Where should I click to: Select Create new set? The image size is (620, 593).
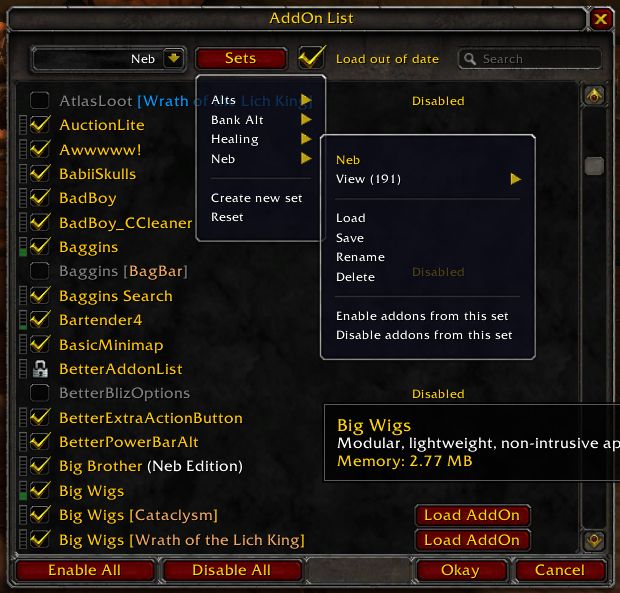click(x=256, y=198)
